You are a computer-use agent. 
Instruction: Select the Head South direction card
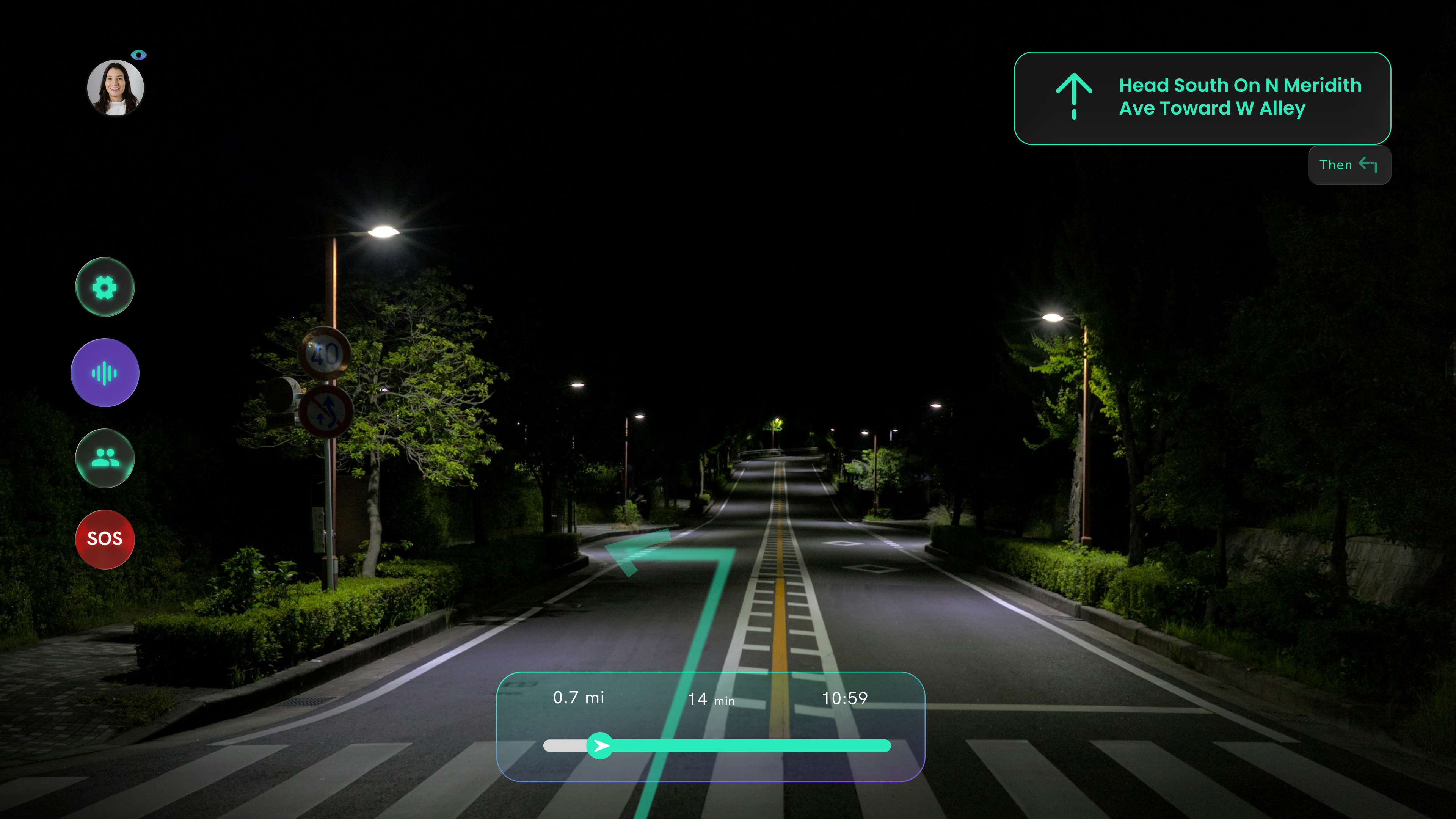(1202, 98)
